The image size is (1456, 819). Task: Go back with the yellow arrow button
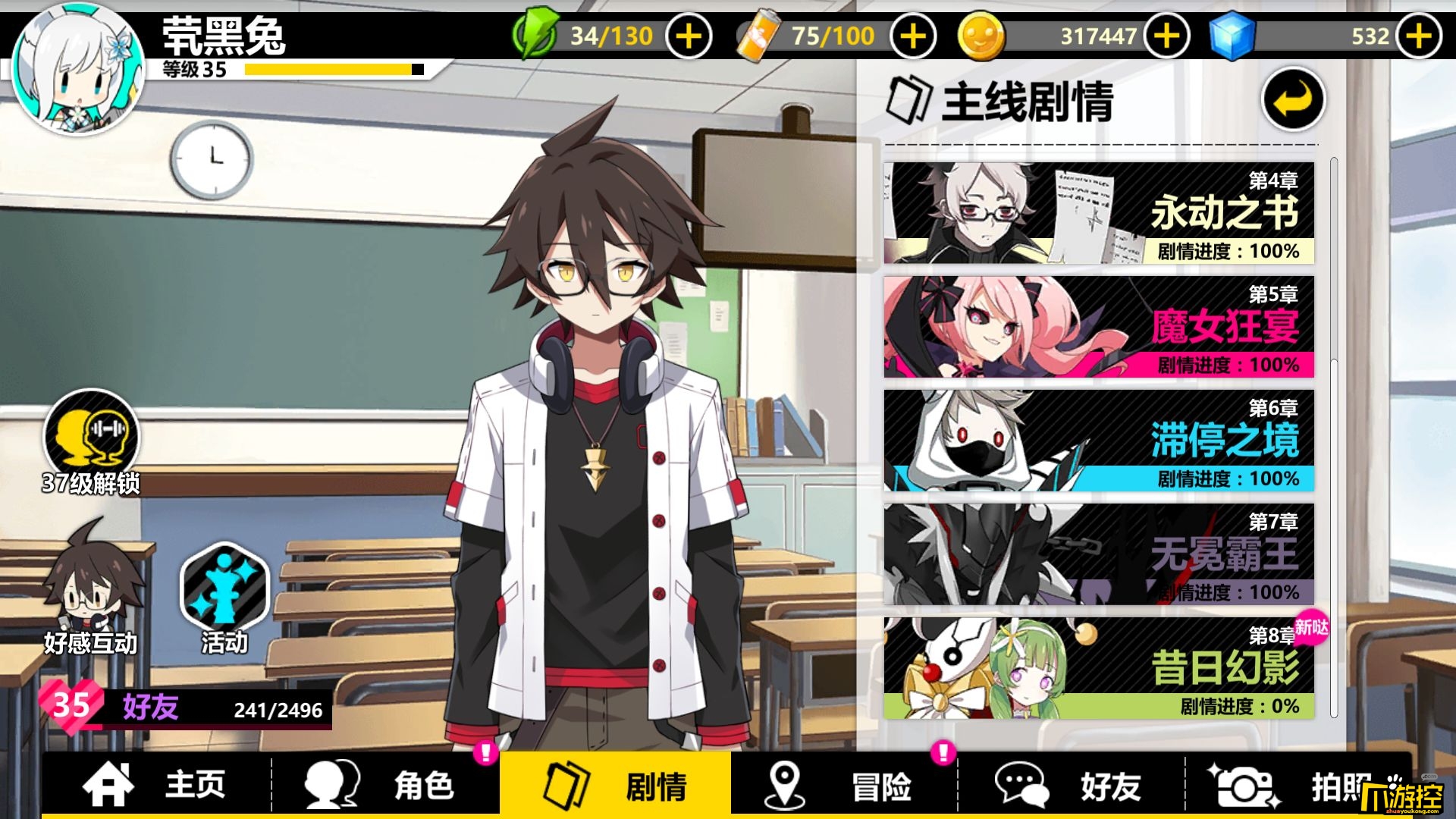(1293, 99)
